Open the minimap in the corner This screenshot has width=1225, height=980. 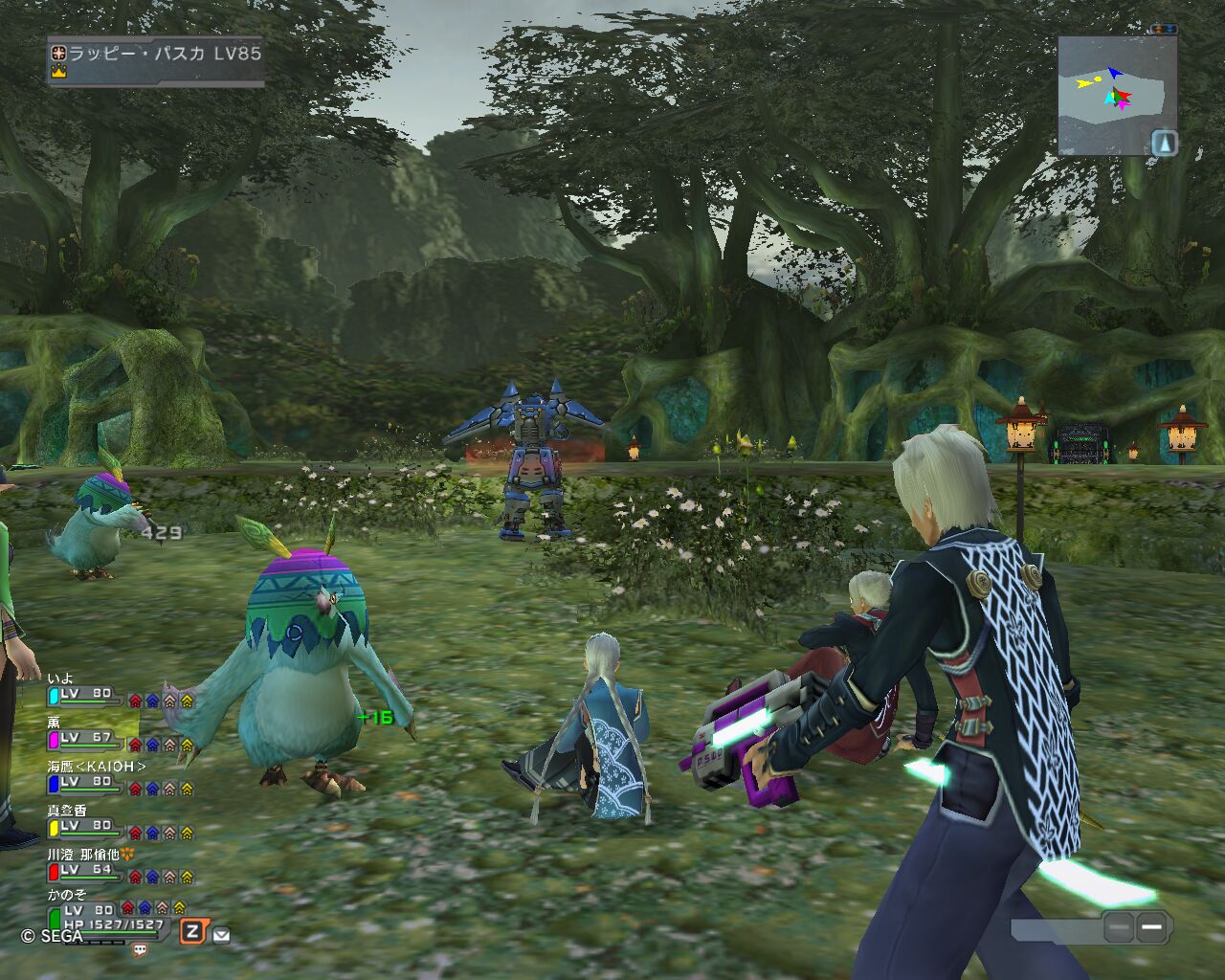[1110, 94]
